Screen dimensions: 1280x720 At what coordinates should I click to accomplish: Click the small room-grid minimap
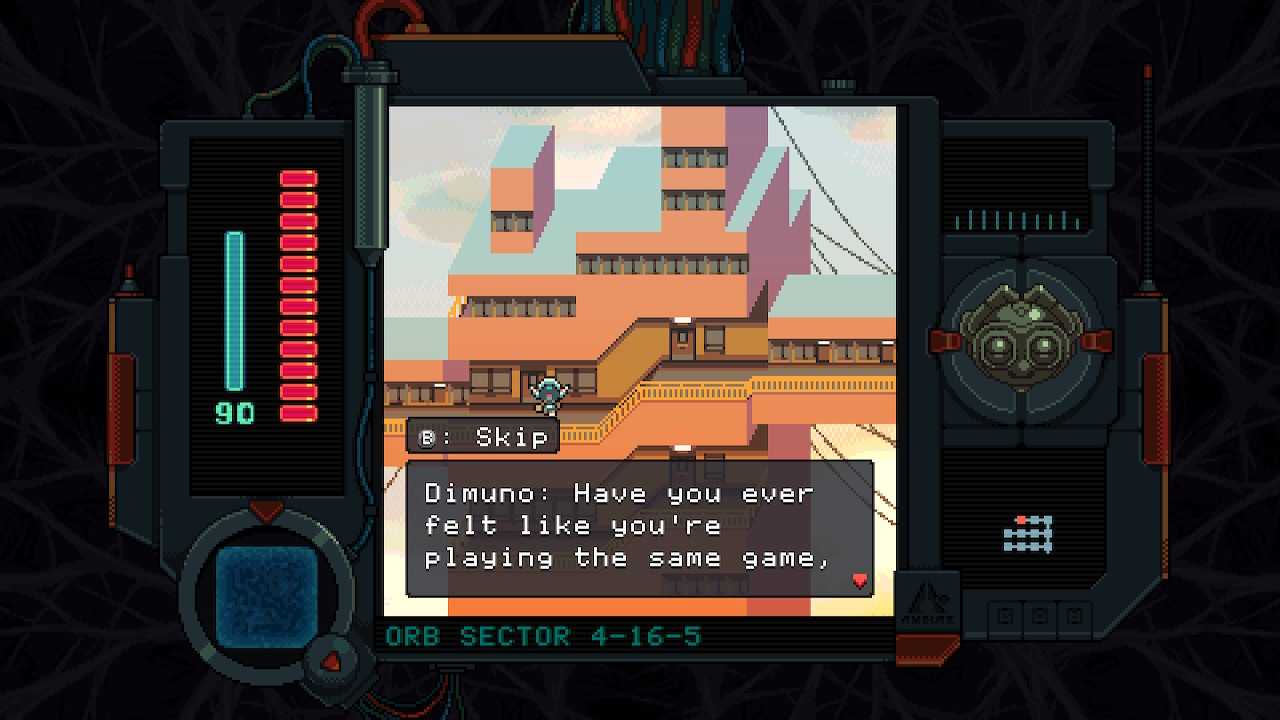(x=1028, y=534)
